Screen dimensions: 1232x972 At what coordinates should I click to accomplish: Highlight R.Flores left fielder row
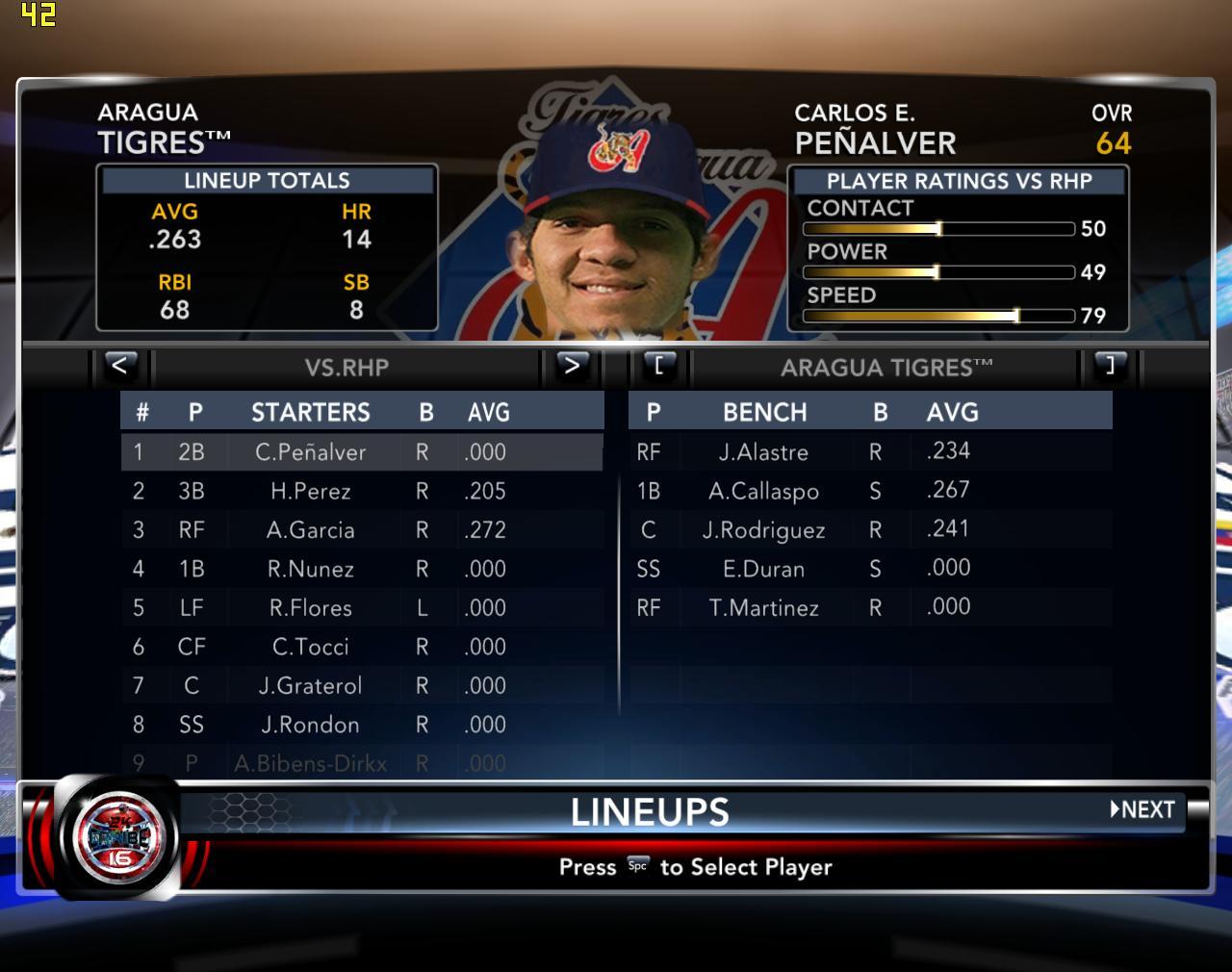click(310, 608)
